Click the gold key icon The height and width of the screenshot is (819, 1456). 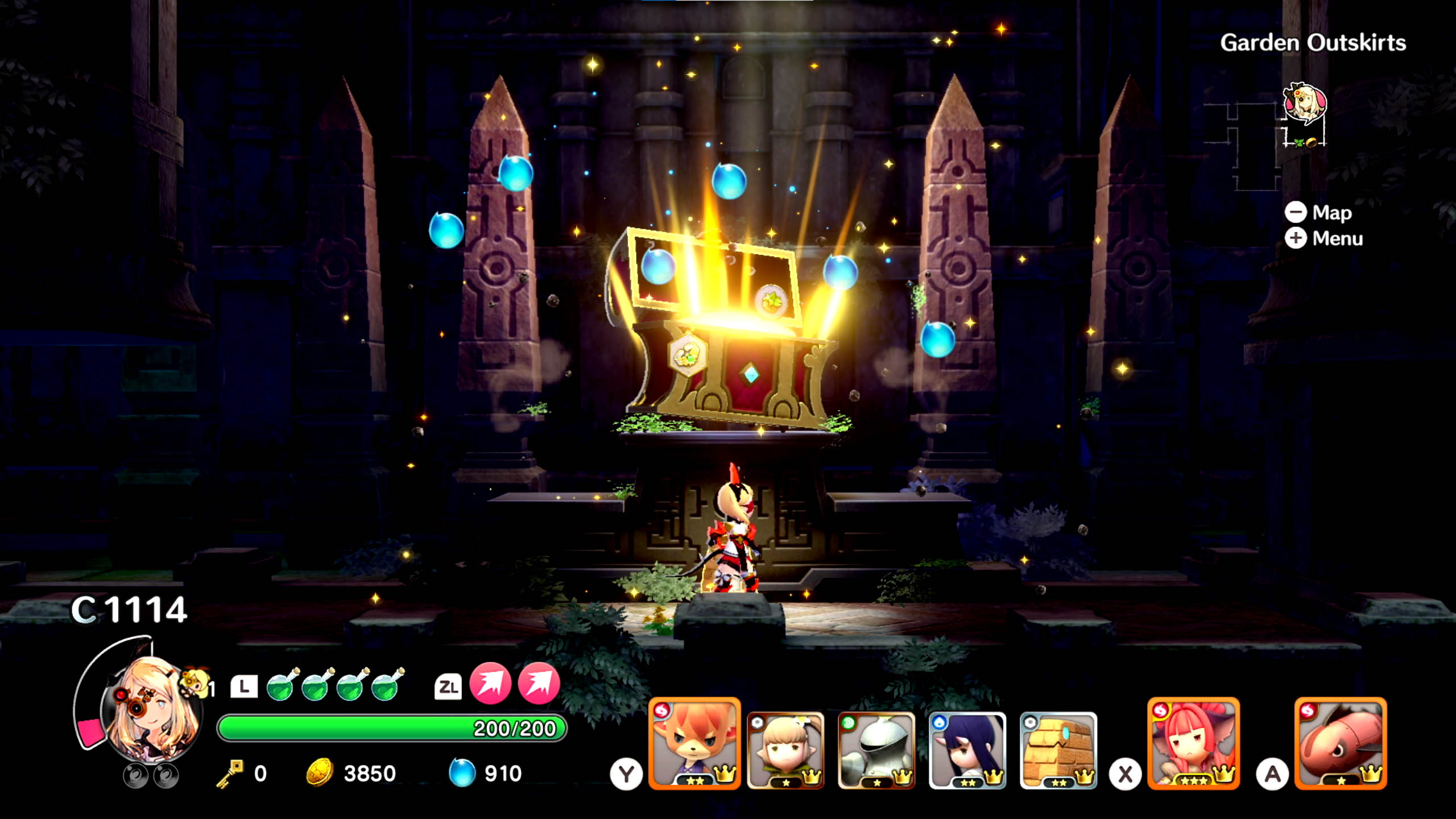pyautogui.click(x=230, y=773)
